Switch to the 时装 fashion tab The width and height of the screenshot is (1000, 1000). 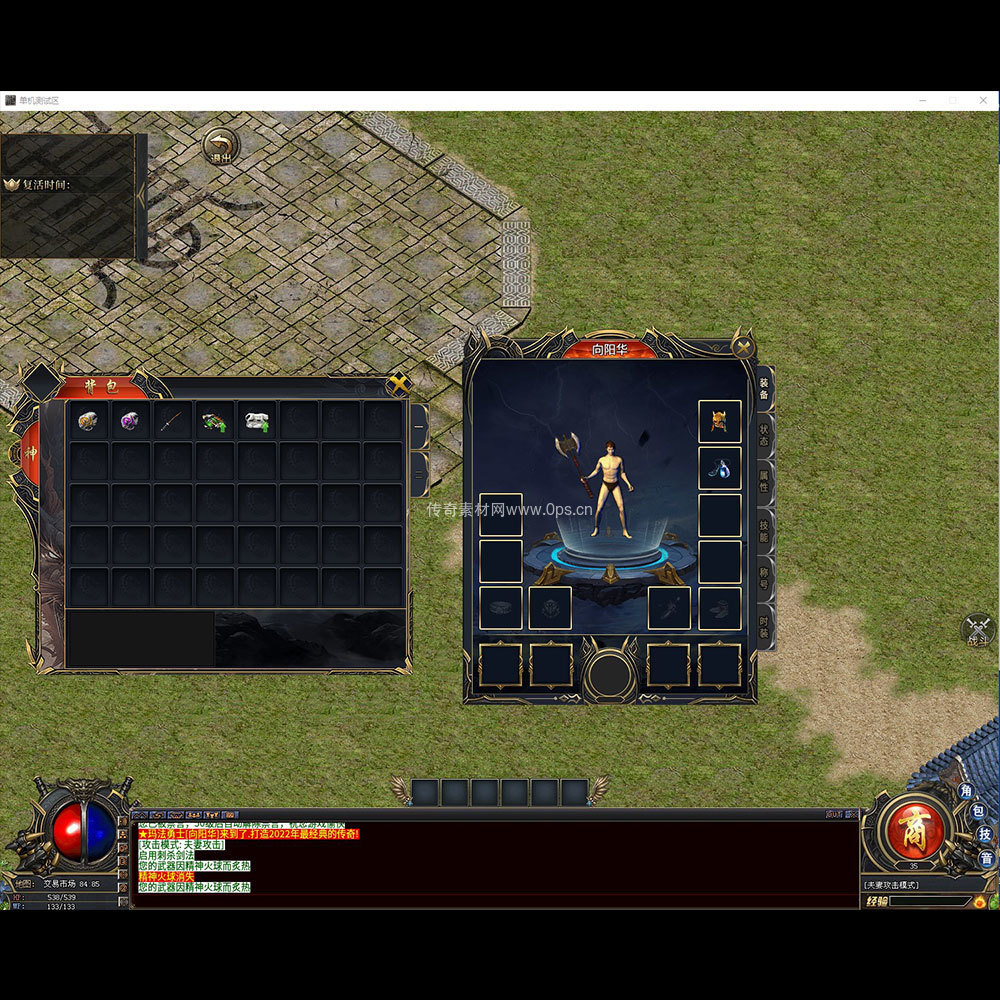(764, 623)
